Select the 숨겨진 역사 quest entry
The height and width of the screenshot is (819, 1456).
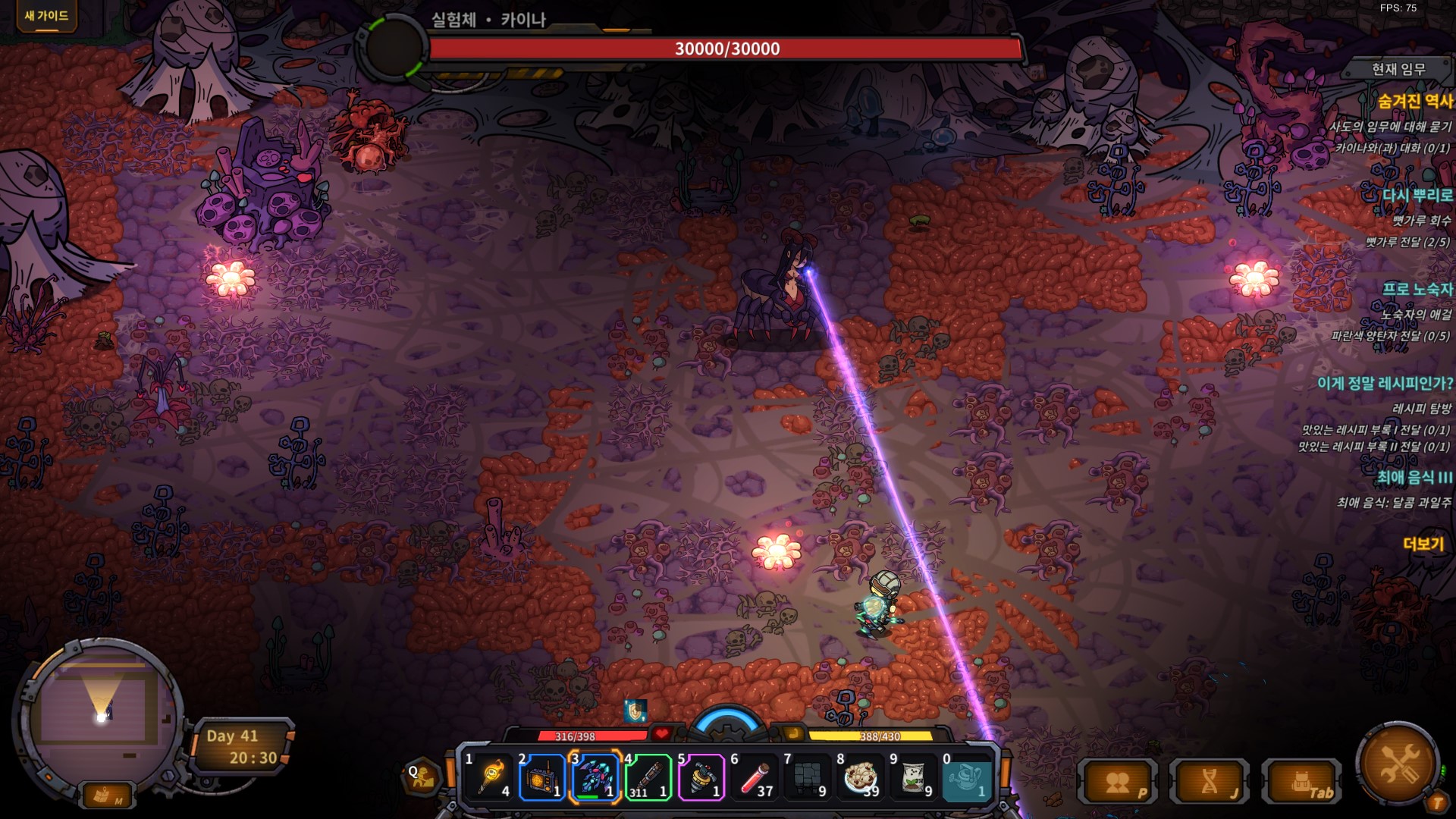pos(1414,101)
